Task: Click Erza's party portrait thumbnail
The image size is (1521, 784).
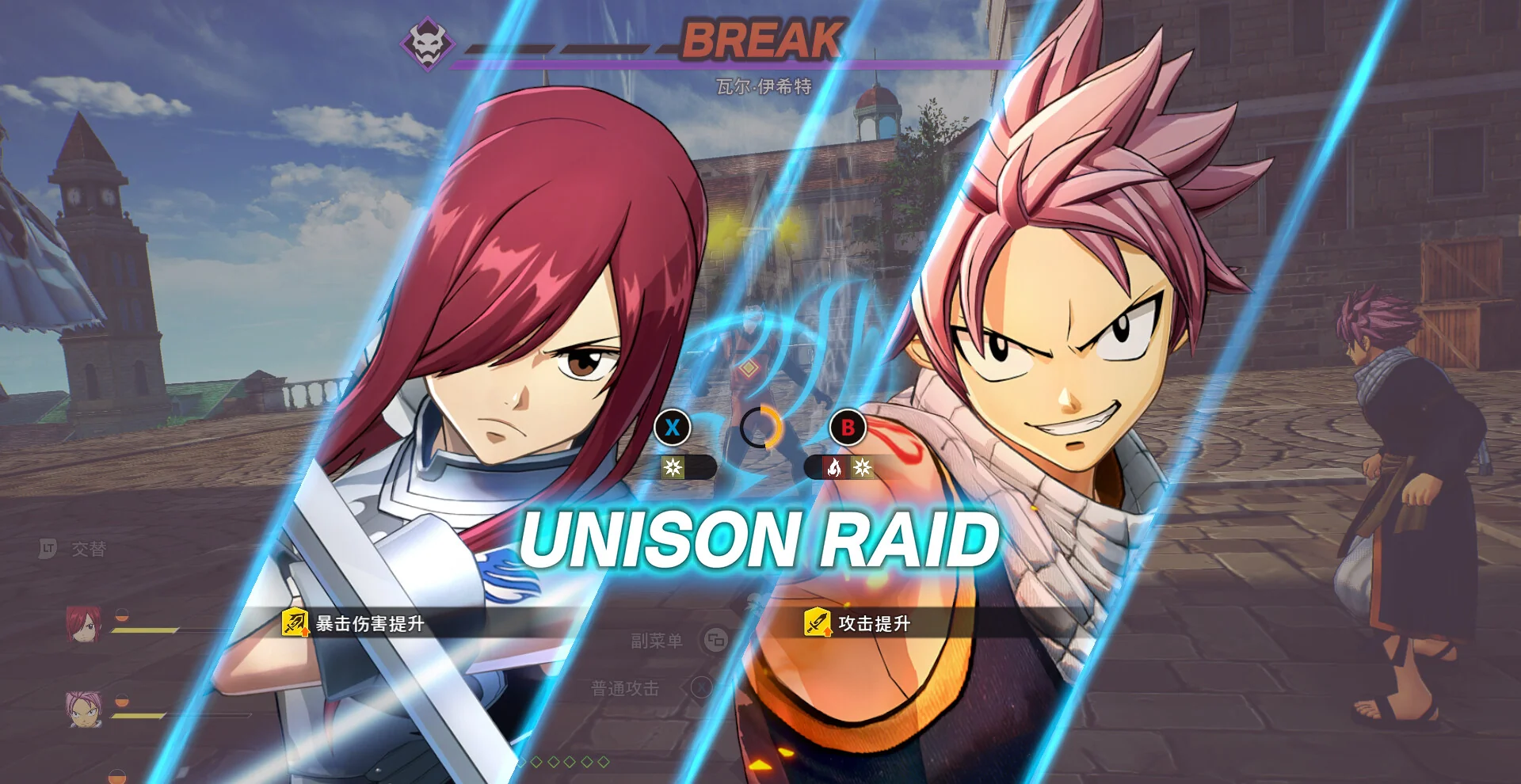Action: (x=83, y=623)
